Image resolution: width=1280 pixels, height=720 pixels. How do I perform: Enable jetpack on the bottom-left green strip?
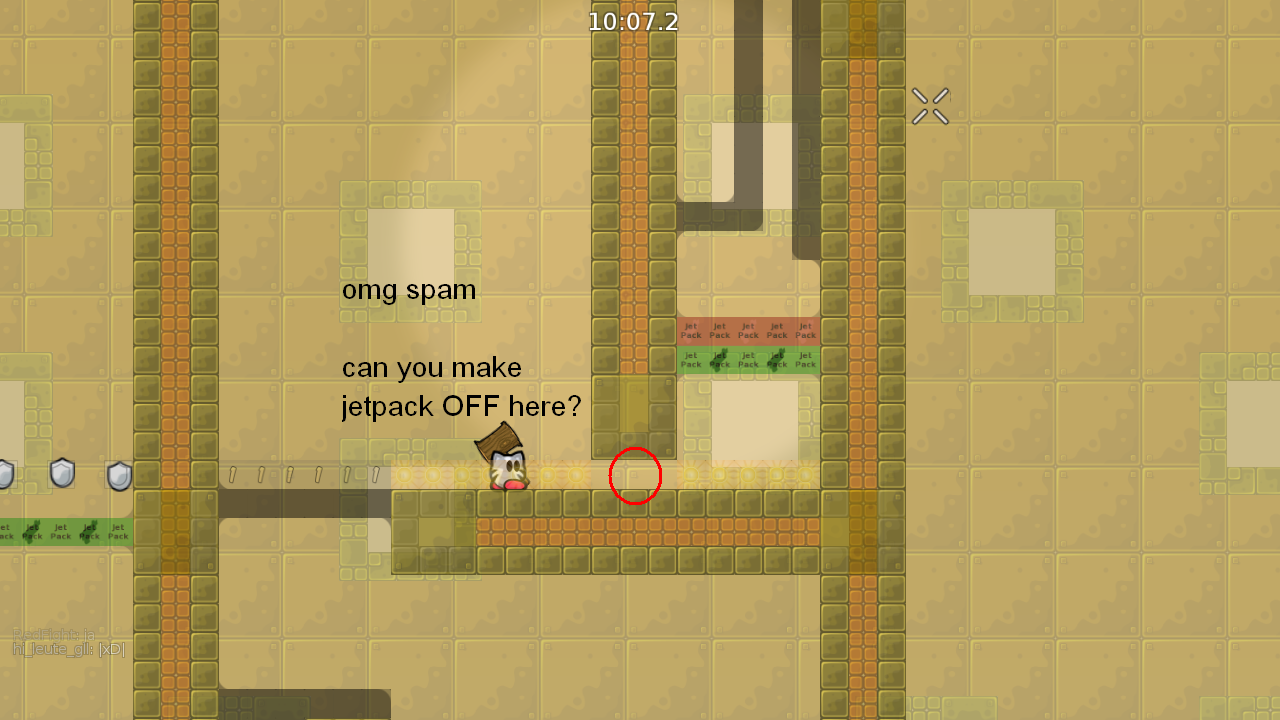pos(60,530)
